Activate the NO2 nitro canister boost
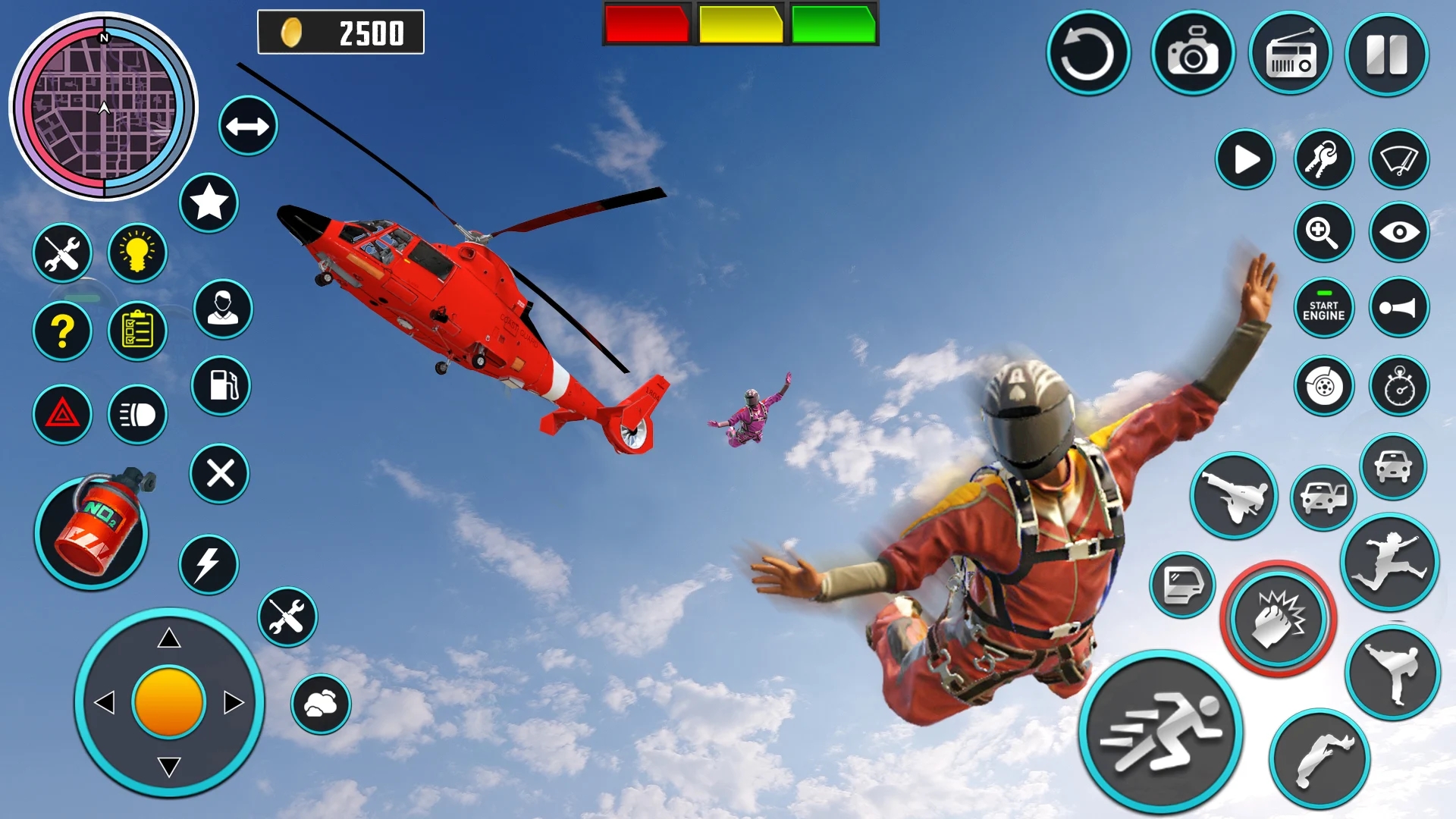Viewport: 1456px width, 819px height. pos(92,532)
